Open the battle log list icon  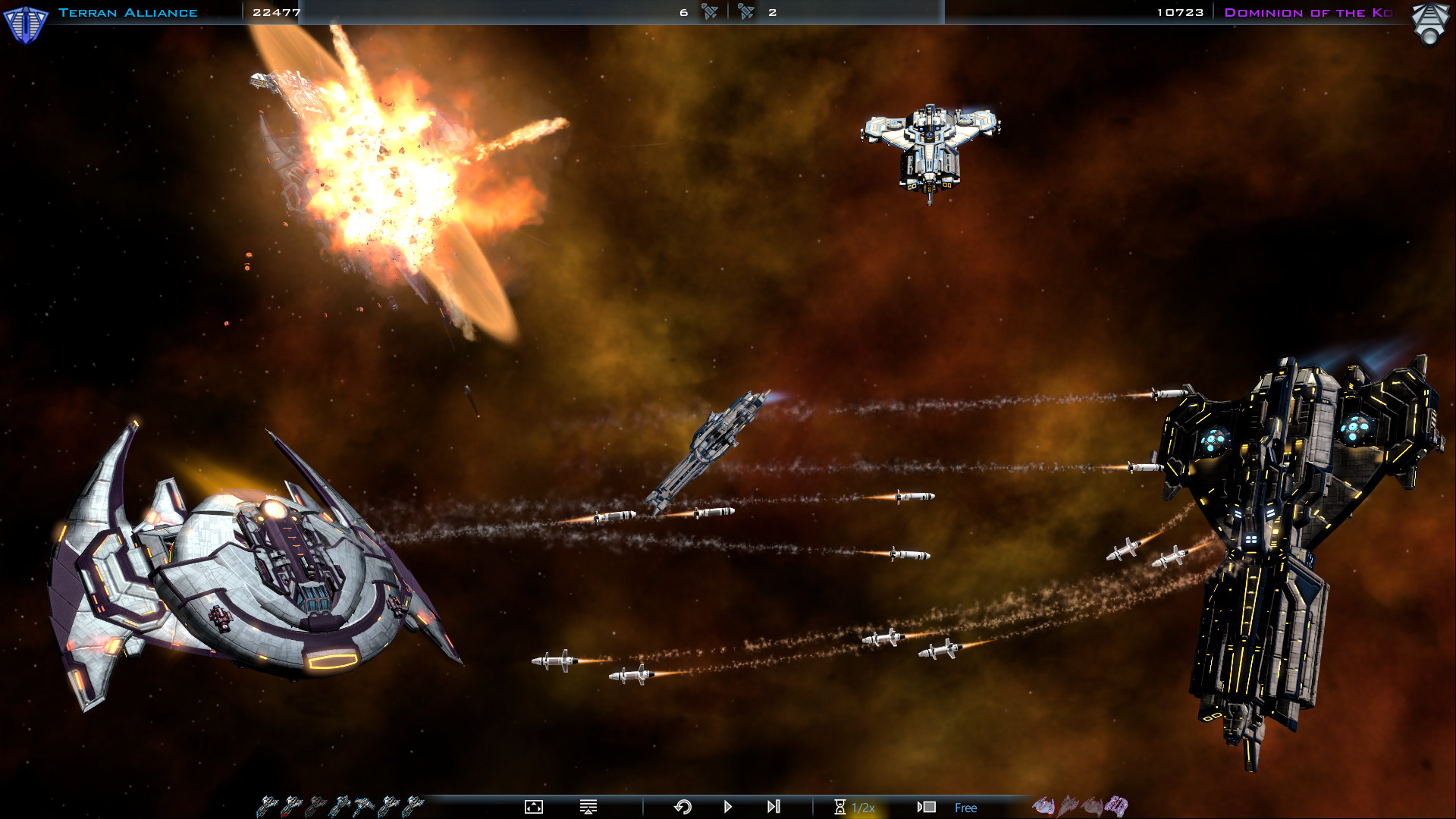click(588, 807)
